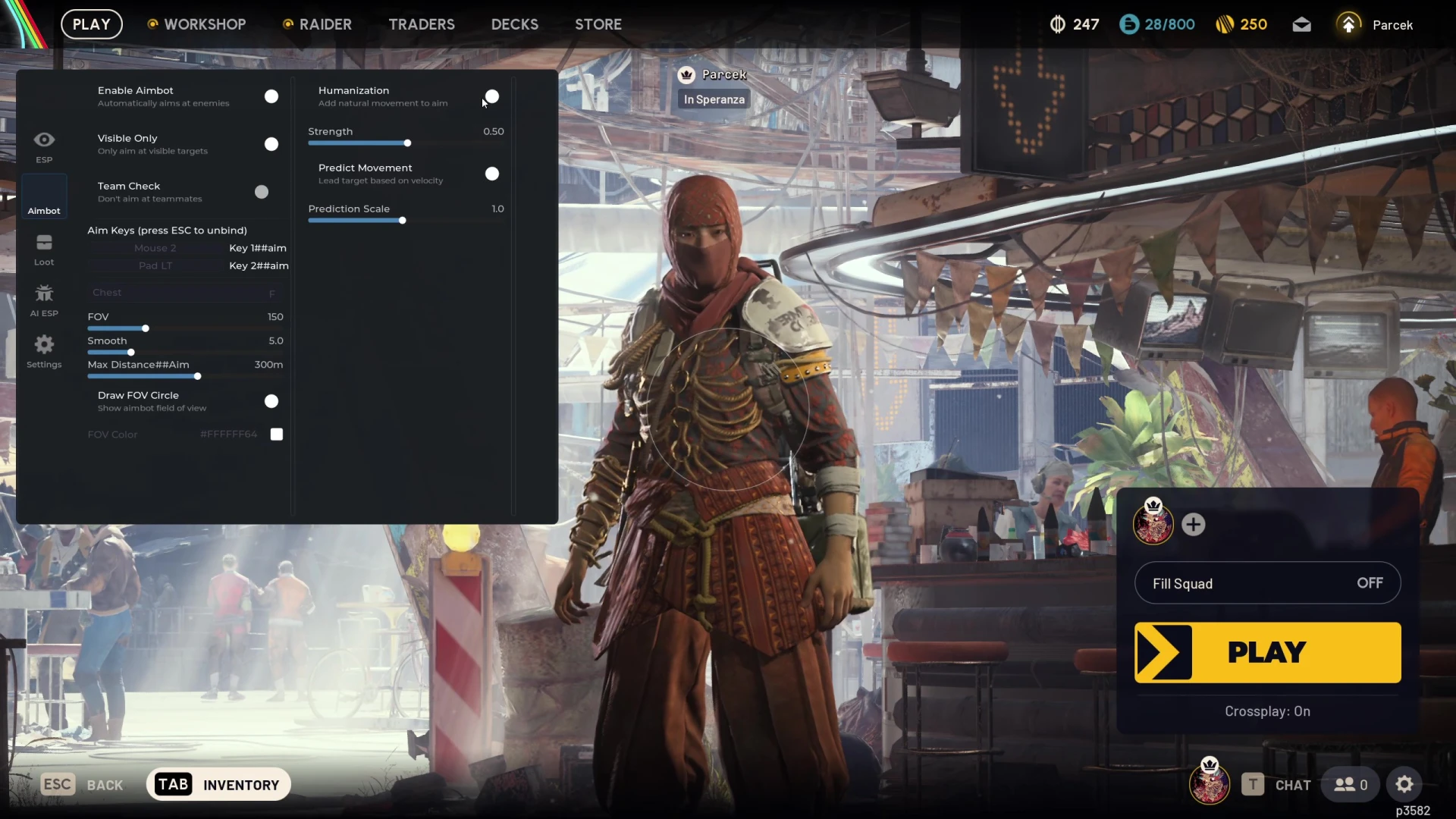This screenshot has width=1456, height=819.
Task: Select the Decks tab
Action: (x=514, y=24)
